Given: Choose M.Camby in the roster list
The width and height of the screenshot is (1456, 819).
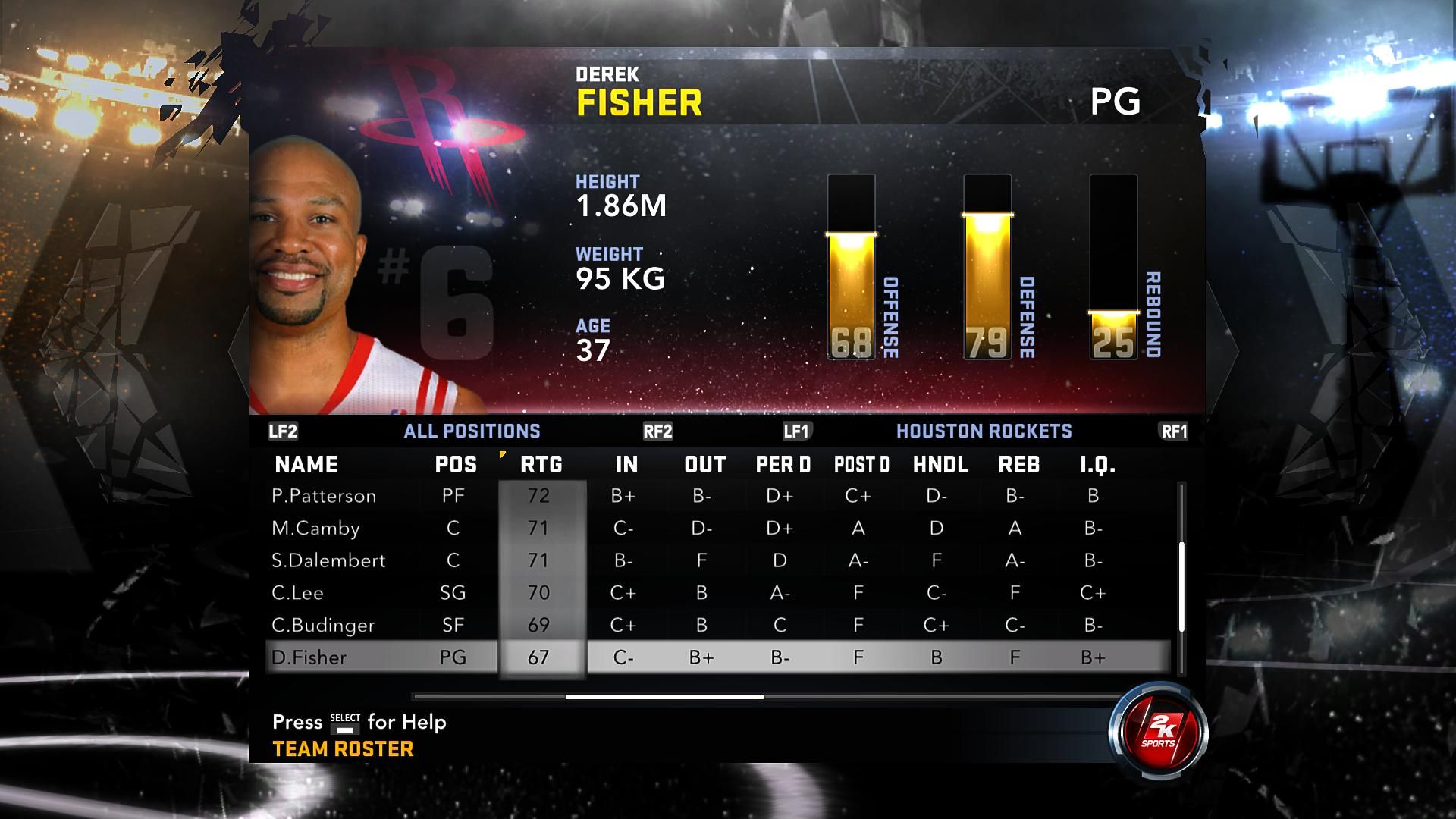Looking at the screenshot, I should coord(315,529).
